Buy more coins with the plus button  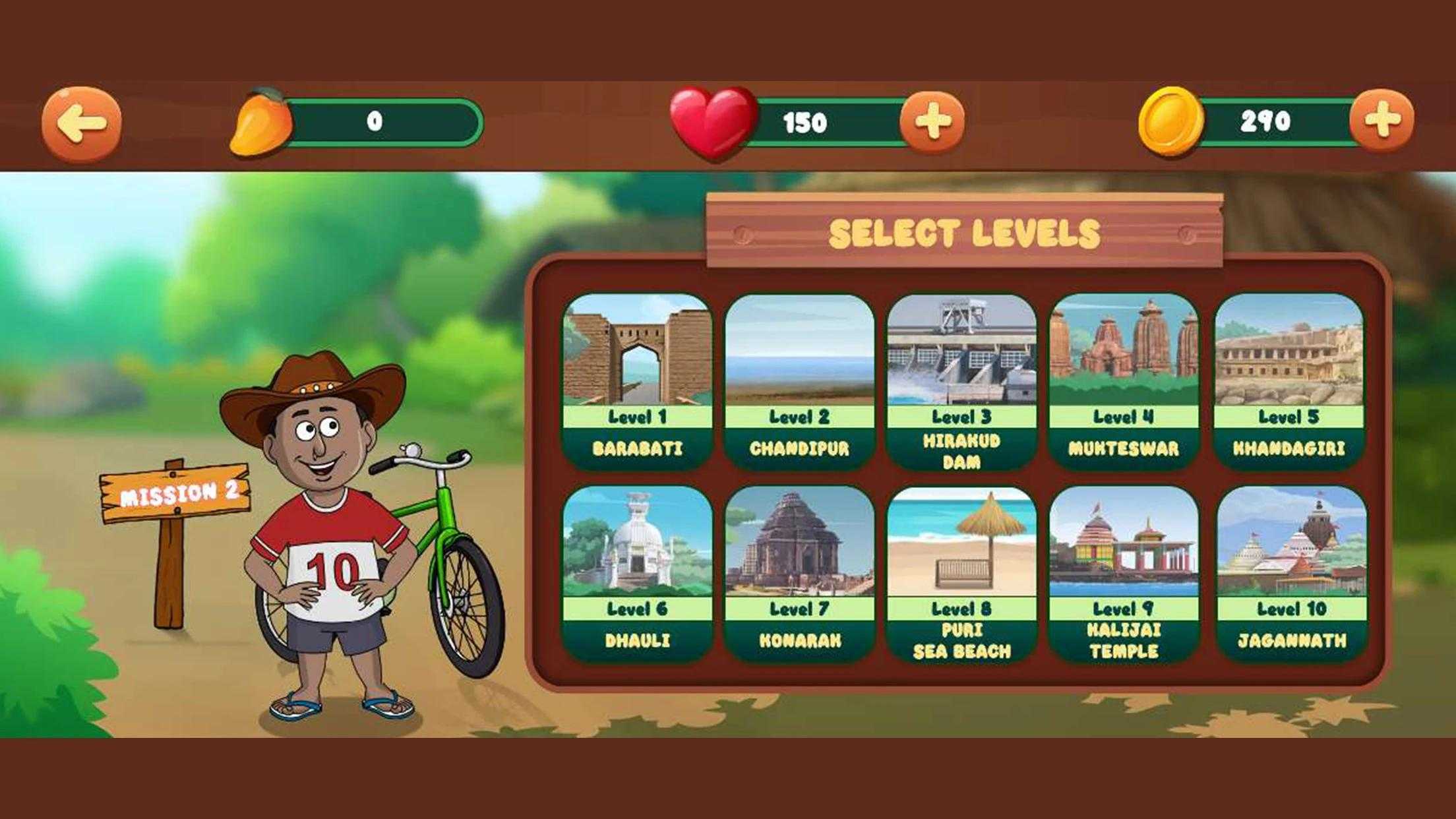pos(1381,121)
